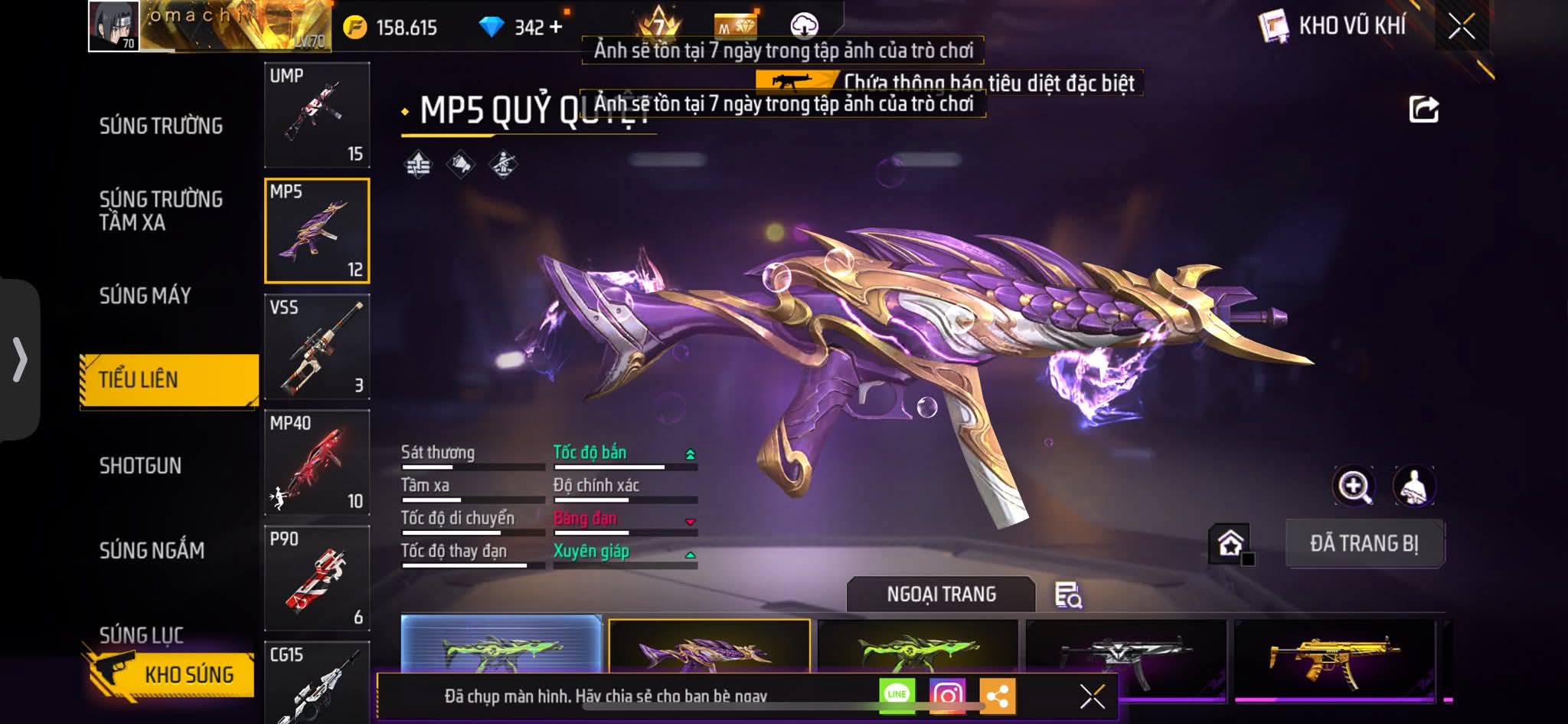The image size is (1568, 724).
Task: Open the Súng Ngắm category
Action: [x=152, y=550]
